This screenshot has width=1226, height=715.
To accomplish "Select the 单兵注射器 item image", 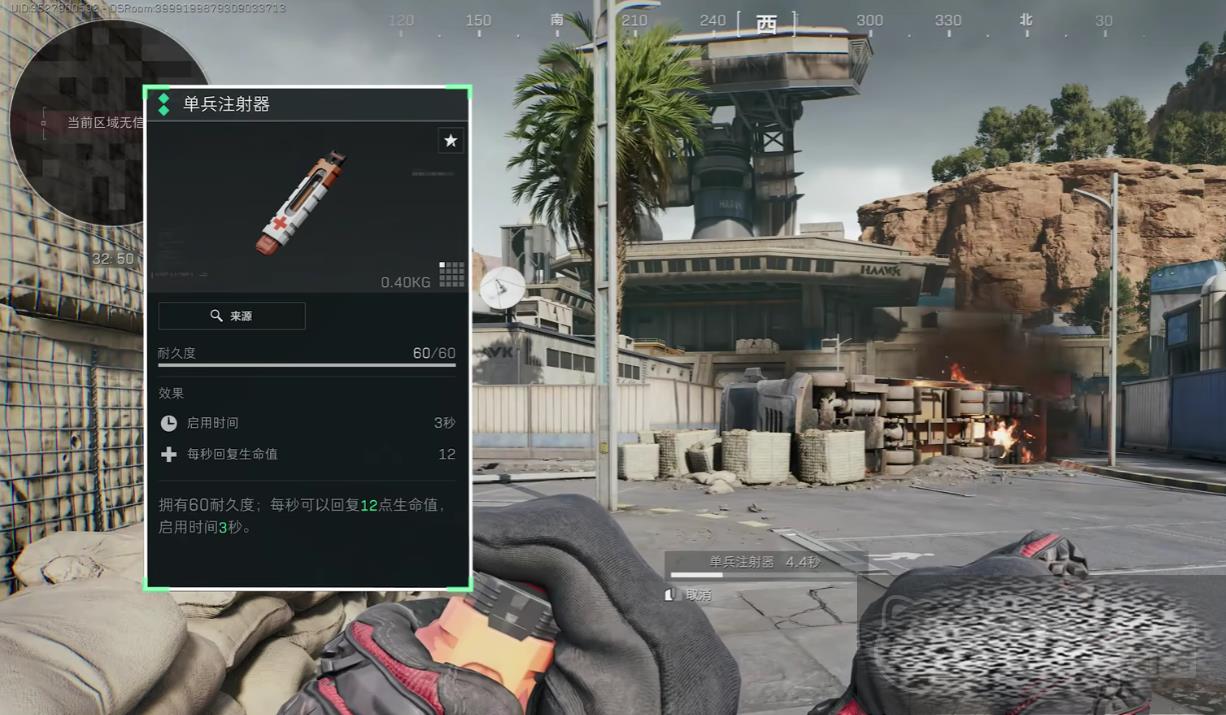I will (300, 203).
